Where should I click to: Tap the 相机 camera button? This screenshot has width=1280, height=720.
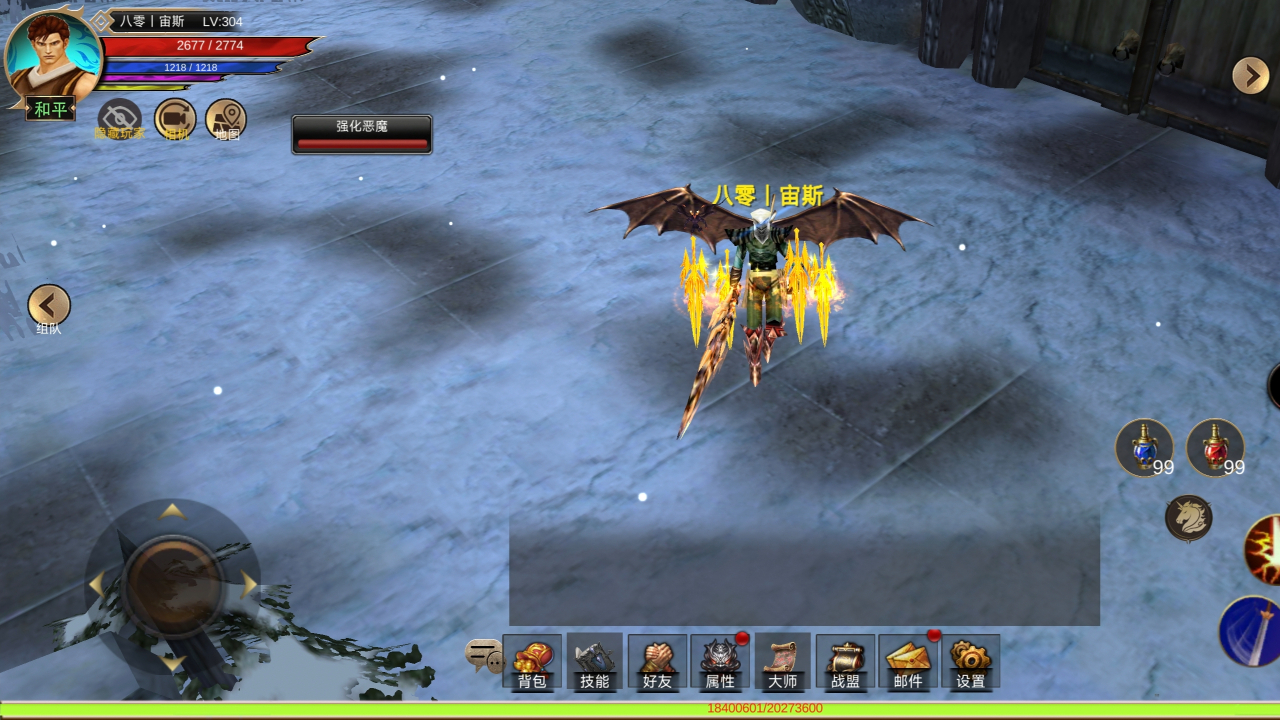click(x=175, y=120)
